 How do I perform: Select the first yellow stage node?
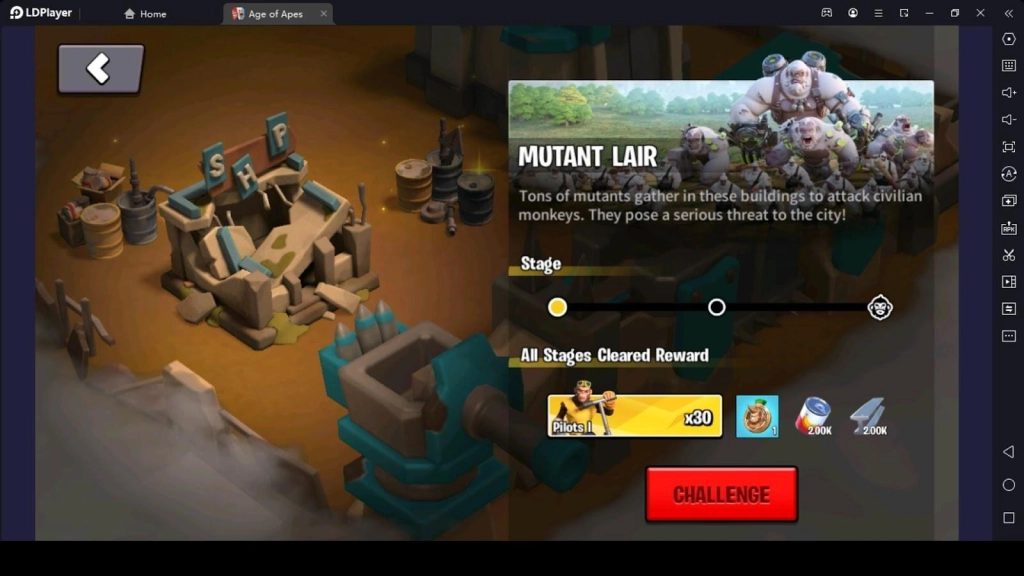(558, 307)
